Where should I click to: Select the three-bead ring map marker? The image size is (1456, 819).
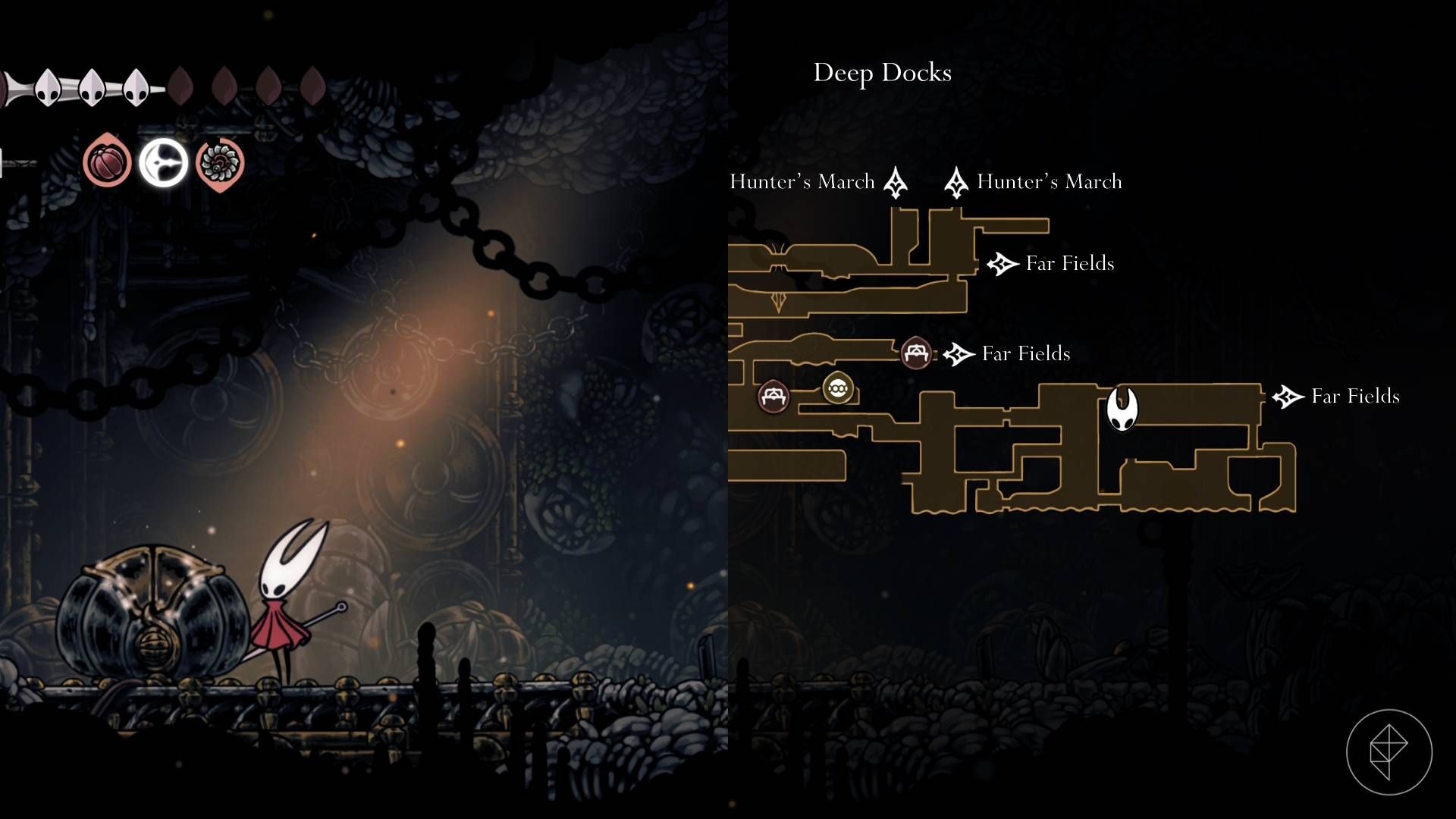tap(838, 389)
